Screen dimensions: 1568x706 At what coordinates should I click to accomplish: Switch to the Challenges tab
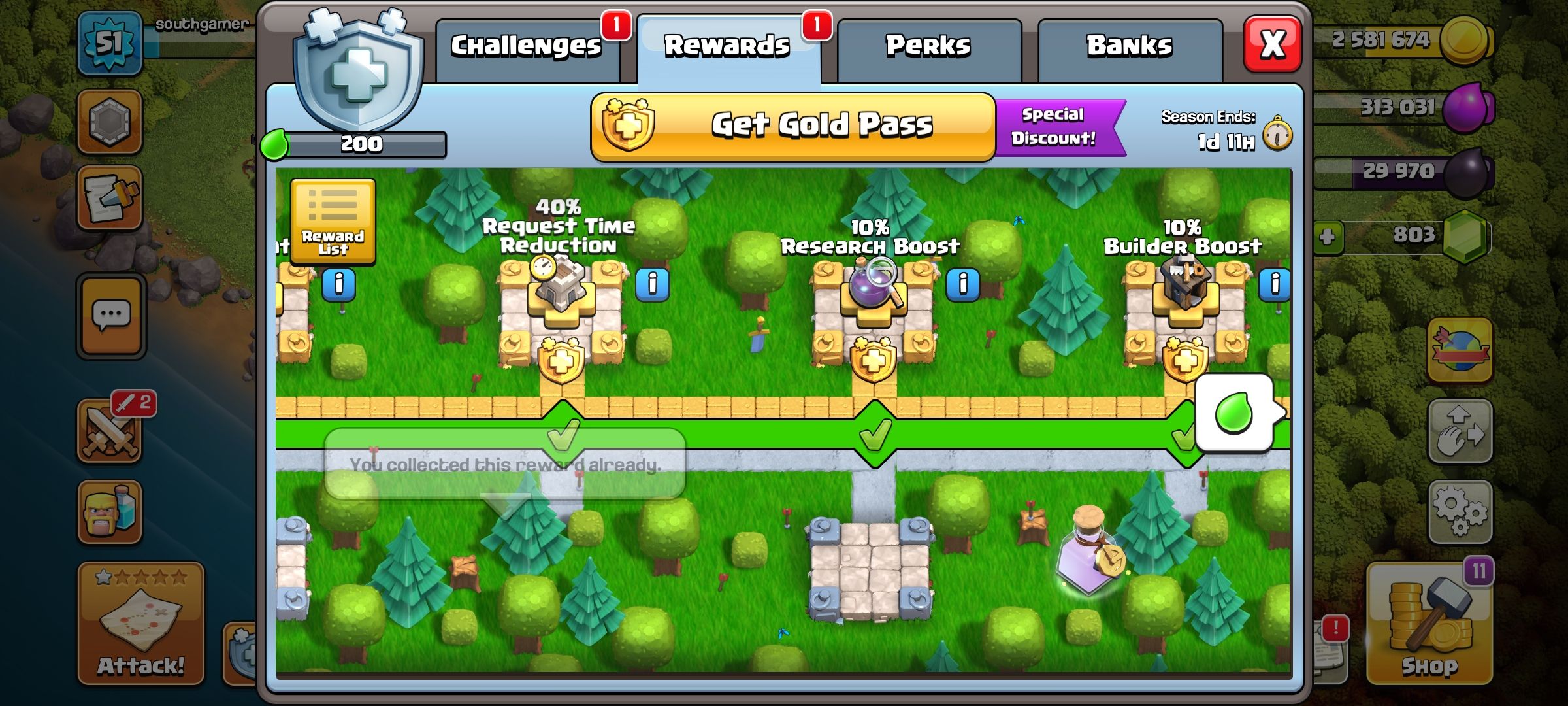[x=526, y=44]
